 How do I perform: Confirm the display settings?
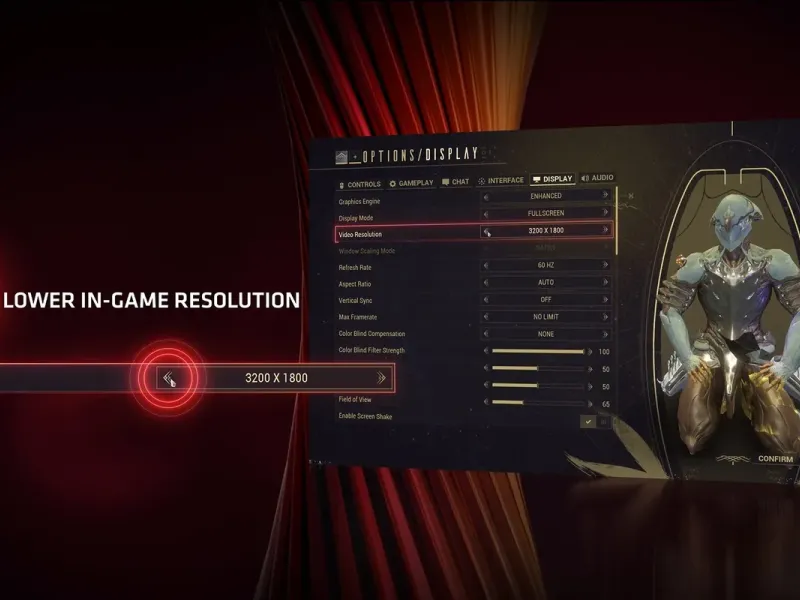[x=775, y=458]
